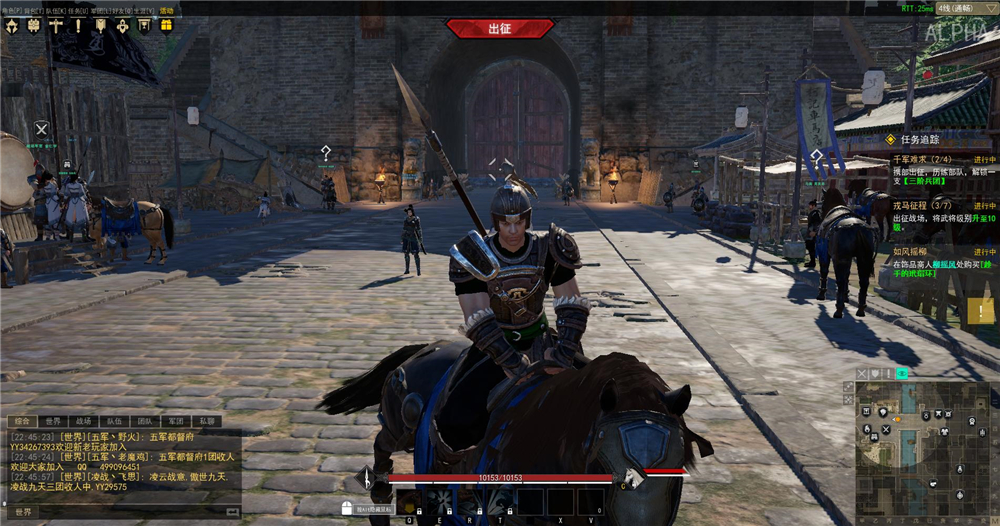Switch to the 队伍 chat tab
The image size is (1000, 526).
click(114, 421)
